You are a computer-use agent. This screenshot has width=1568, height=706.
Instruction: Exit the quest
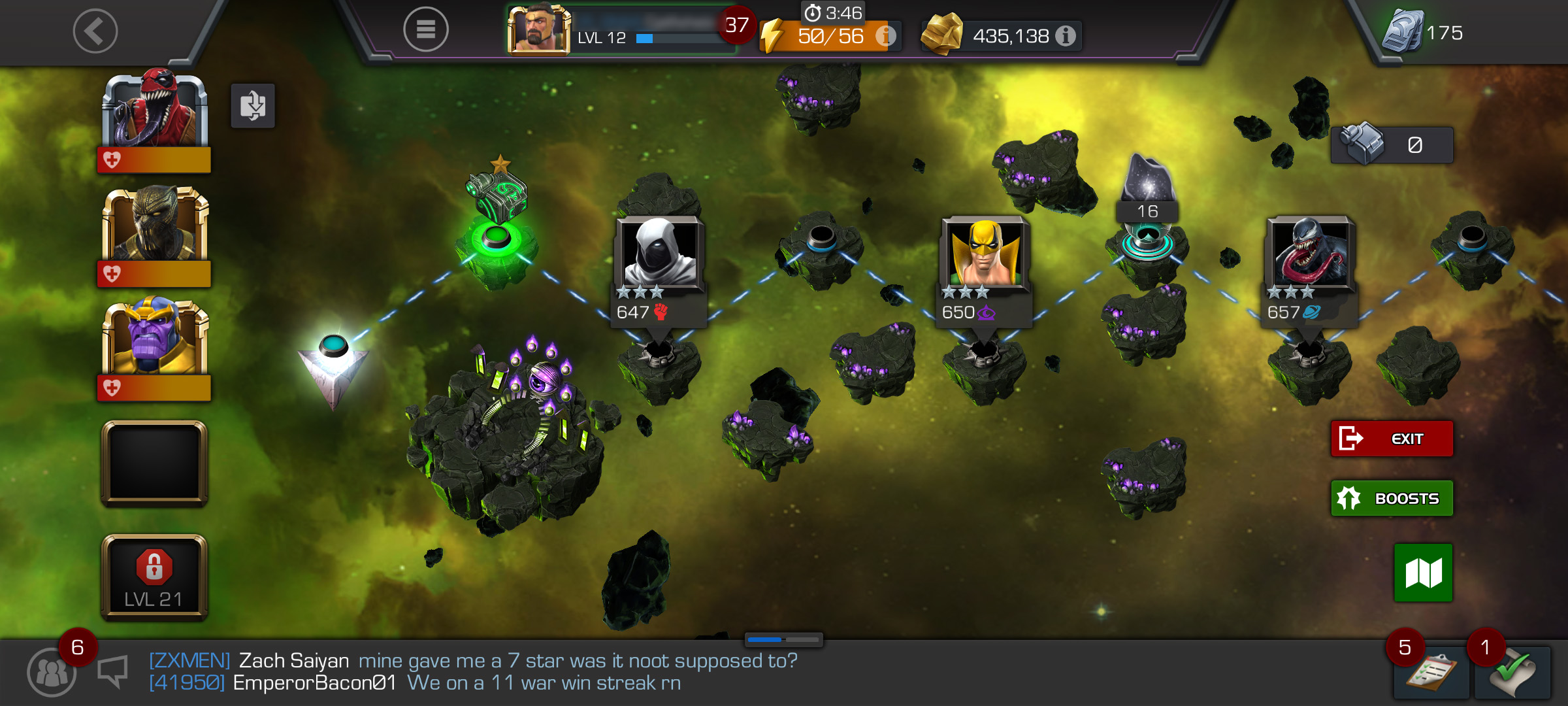click(x=1392, y=439)
